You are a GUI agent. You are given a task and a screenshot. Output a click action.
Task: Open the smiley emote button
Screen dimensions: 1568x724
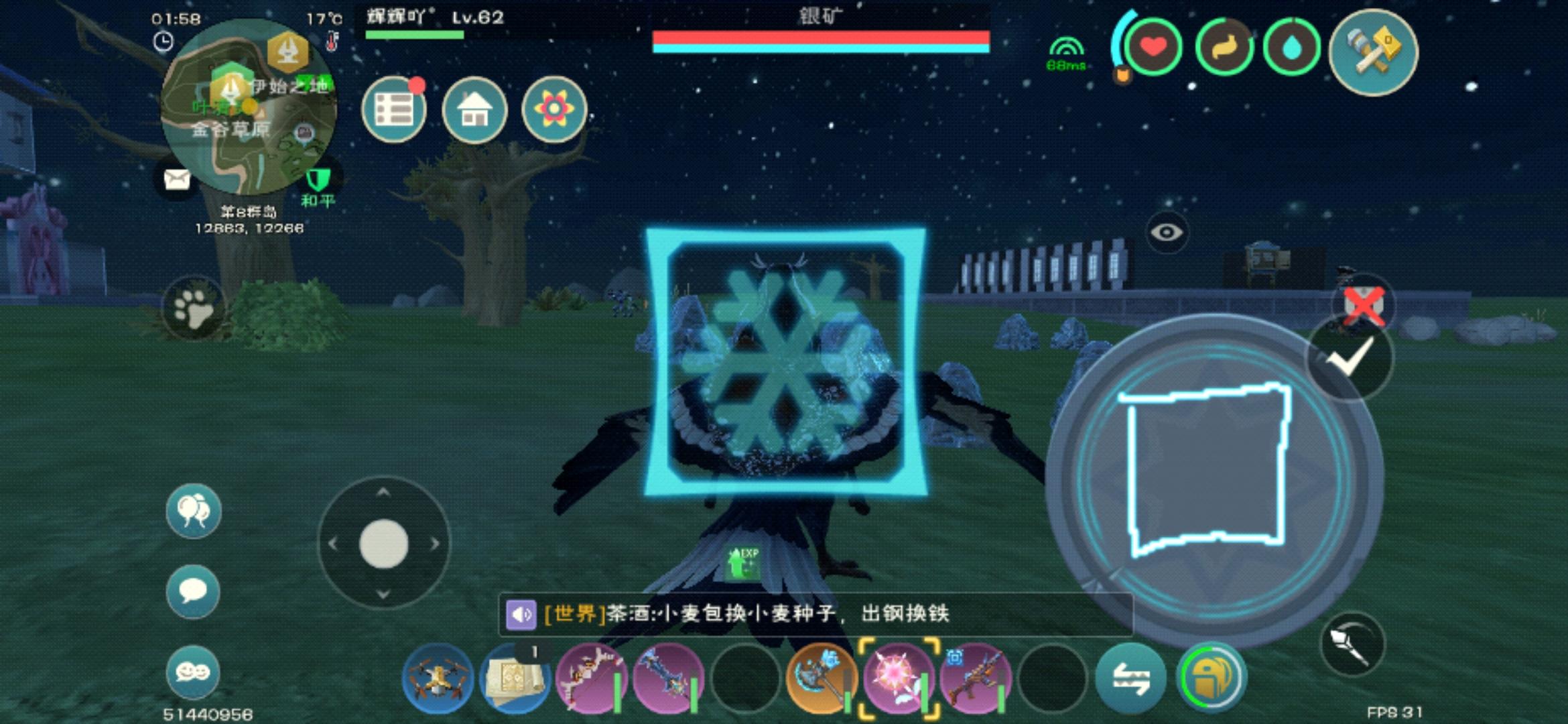click(193, 672)
